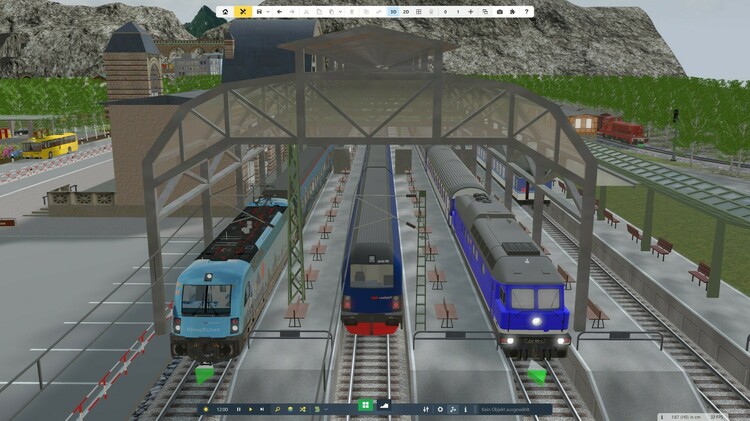Screen dimensions: 750x421
Task: Switch to the 3D view
Action: point(393,12)
